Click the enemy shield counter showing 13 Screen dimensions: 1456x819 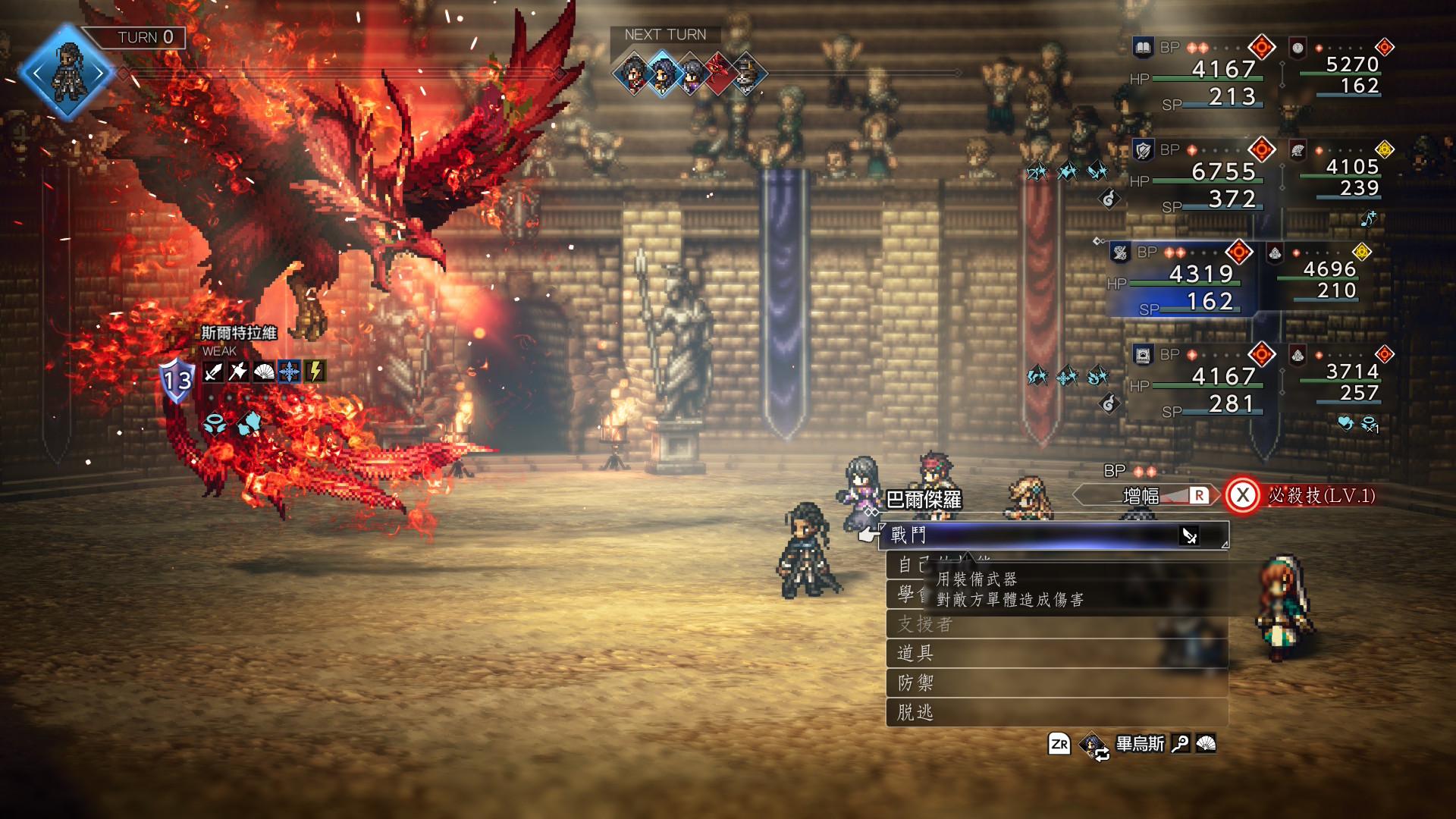177,379
